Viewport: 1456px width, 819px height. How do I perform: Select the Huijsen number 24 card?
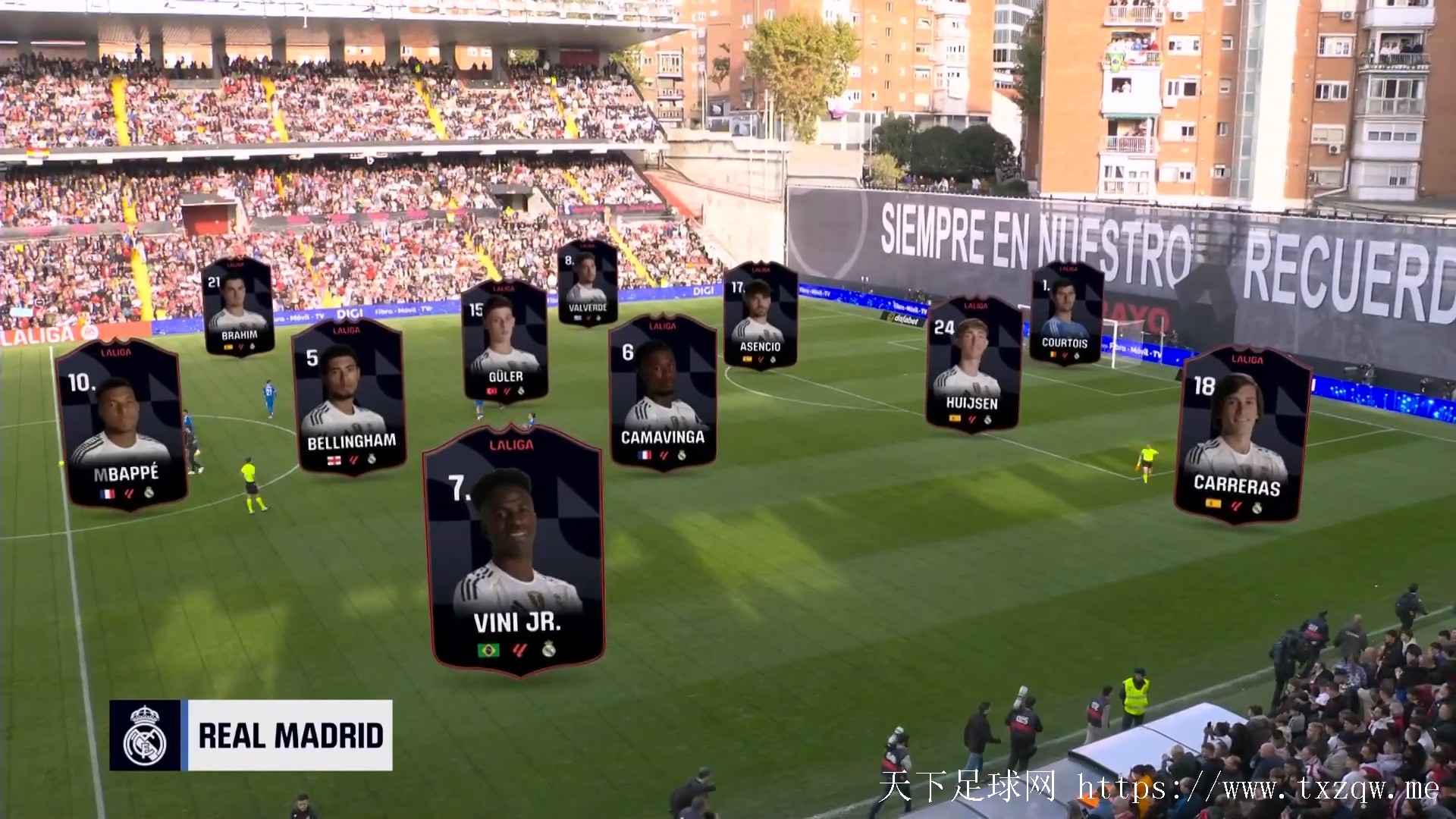(973, 365)
